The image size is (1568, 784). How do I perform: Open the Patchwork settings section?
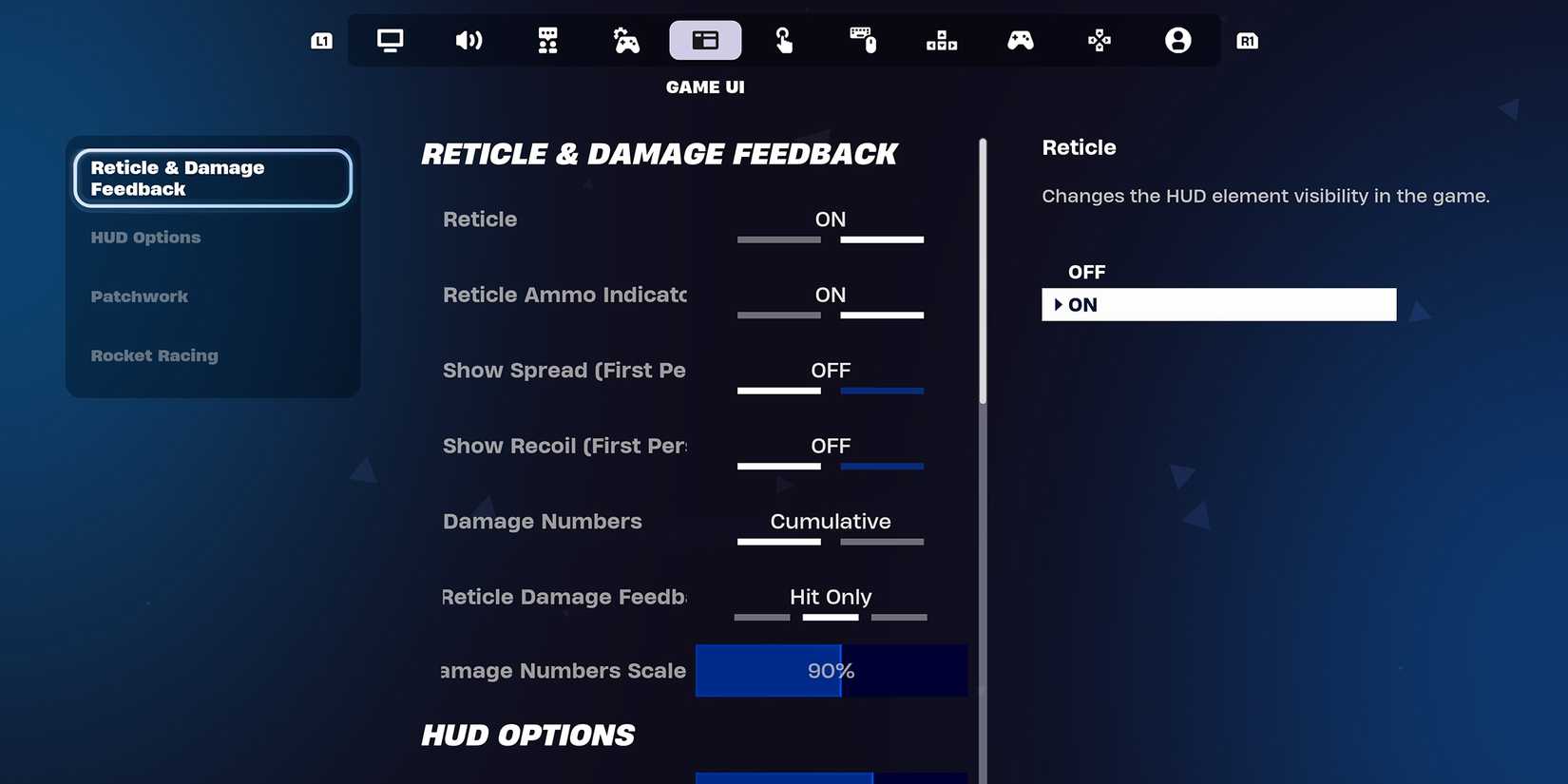tap(139, 296)
